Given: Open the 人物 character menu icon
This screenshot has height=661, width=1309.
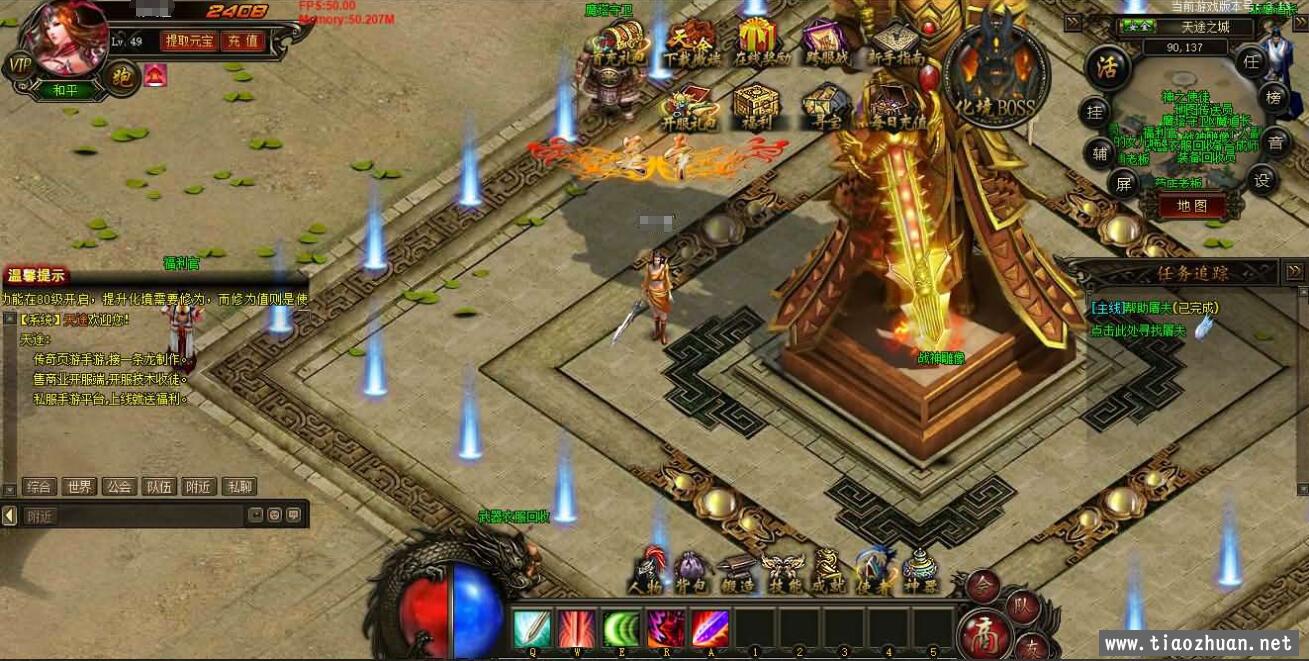Looking at the screenshot, I should [647, 573].
